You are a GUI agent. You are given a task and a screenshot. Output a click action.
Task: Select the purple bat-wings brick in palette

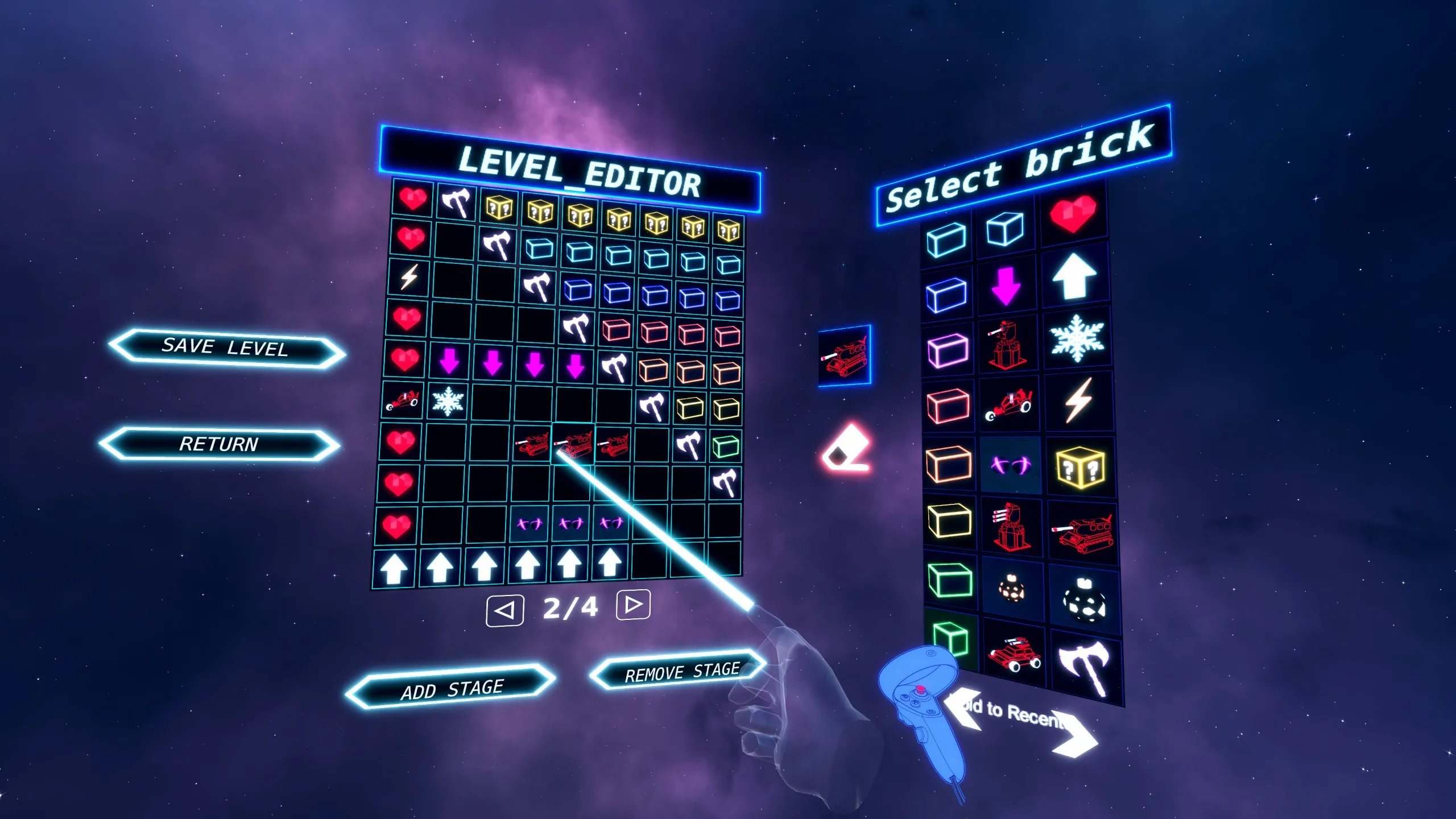click(x=1010, y=466)
